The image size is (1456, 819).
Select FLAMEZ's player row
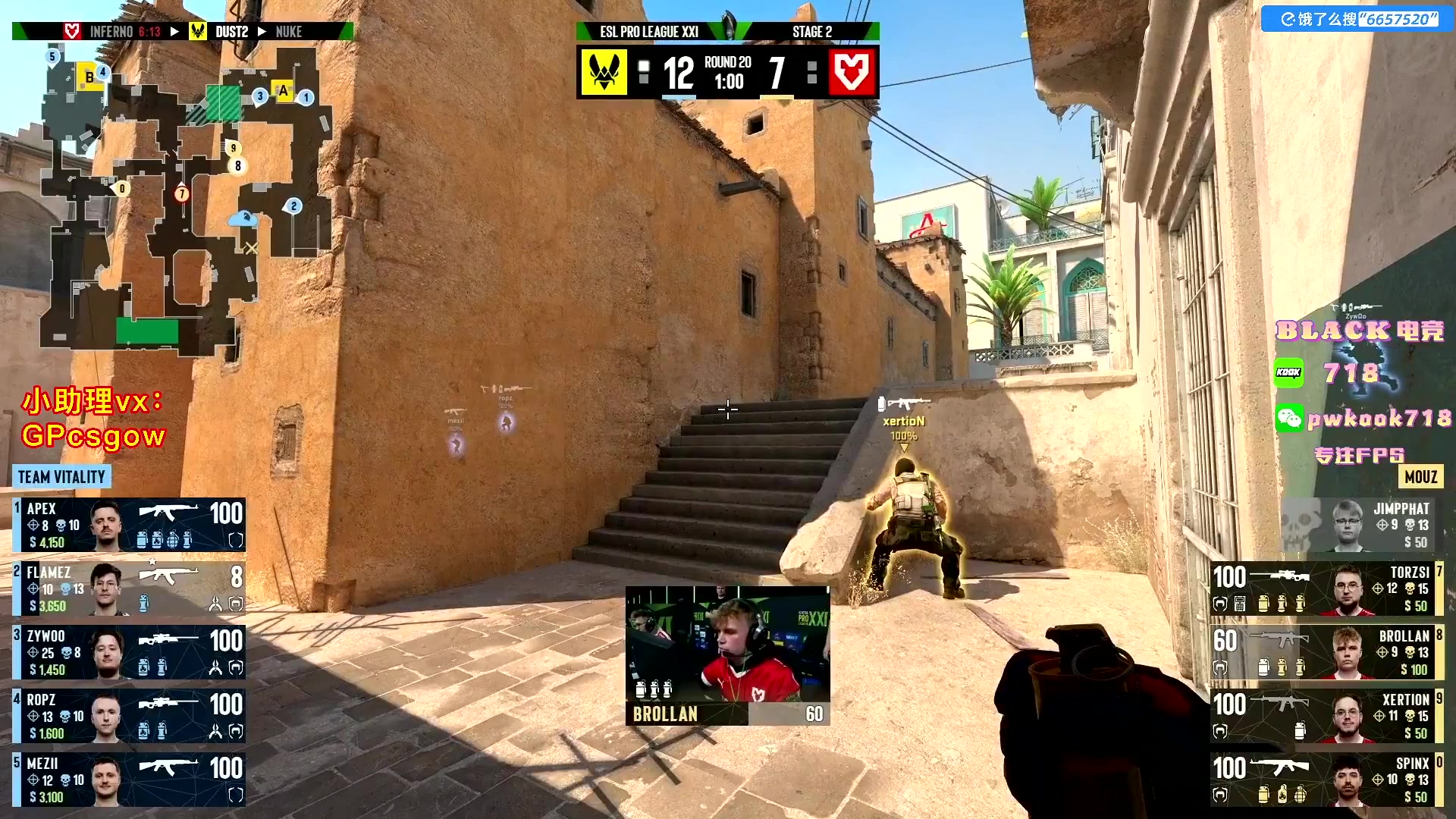(x=129, y=588)
